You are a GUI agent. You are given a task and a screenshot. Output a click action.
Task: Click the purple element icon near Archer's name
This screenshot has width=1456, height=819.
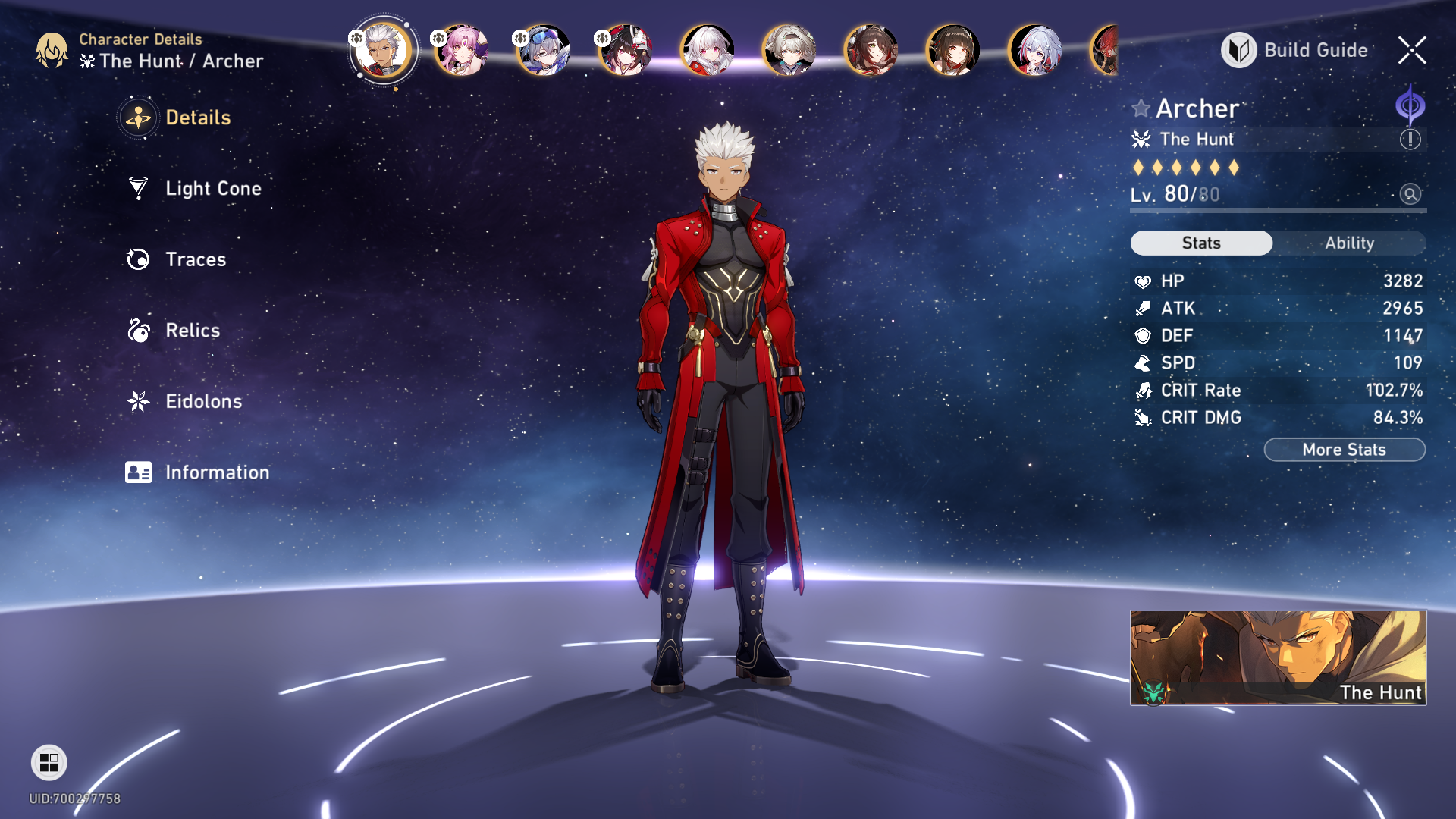pos(1410,106)
